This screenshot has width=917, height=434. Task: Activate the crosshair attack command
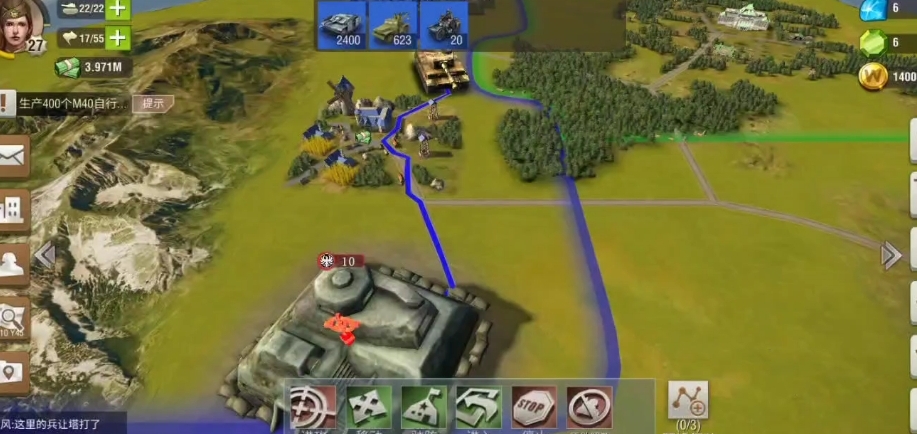click(314, 407)
